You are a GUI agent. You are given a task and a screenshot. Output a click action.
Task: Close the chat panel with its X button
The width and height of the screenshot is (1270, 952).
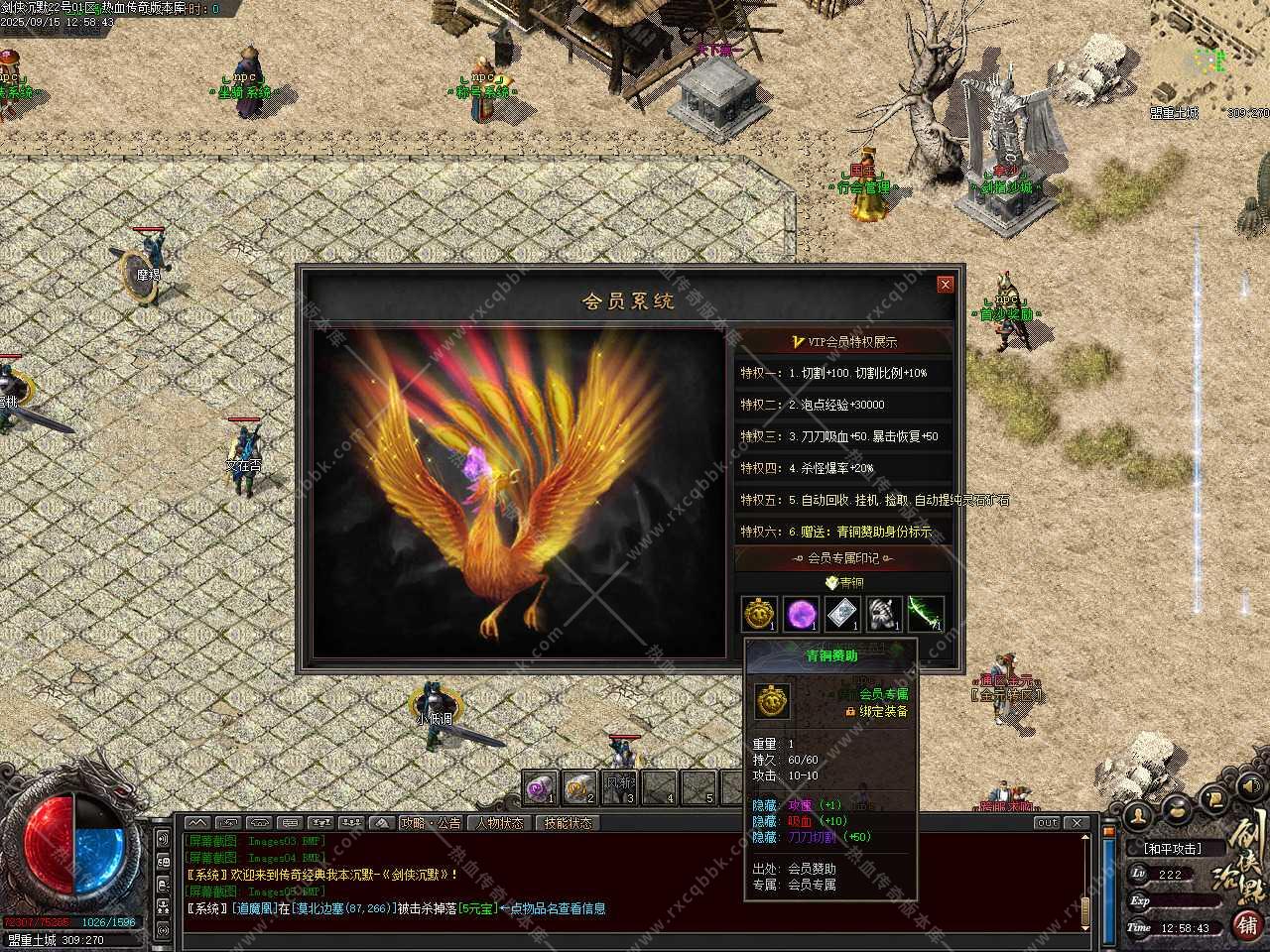(x=1077, y=823)
